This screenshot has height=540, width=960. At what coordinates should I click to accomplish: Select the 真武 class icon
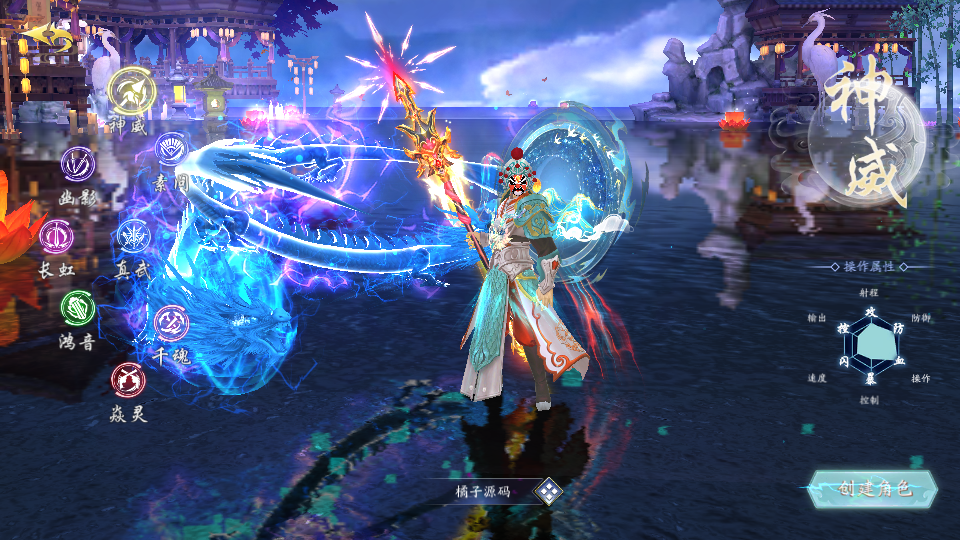(x=133, y=236)
